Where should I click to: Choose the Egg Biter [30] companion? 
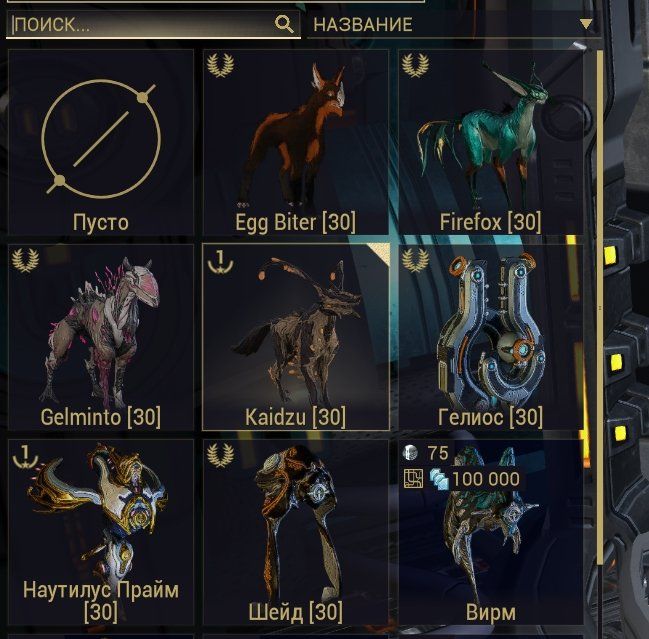tap(296, 142)
